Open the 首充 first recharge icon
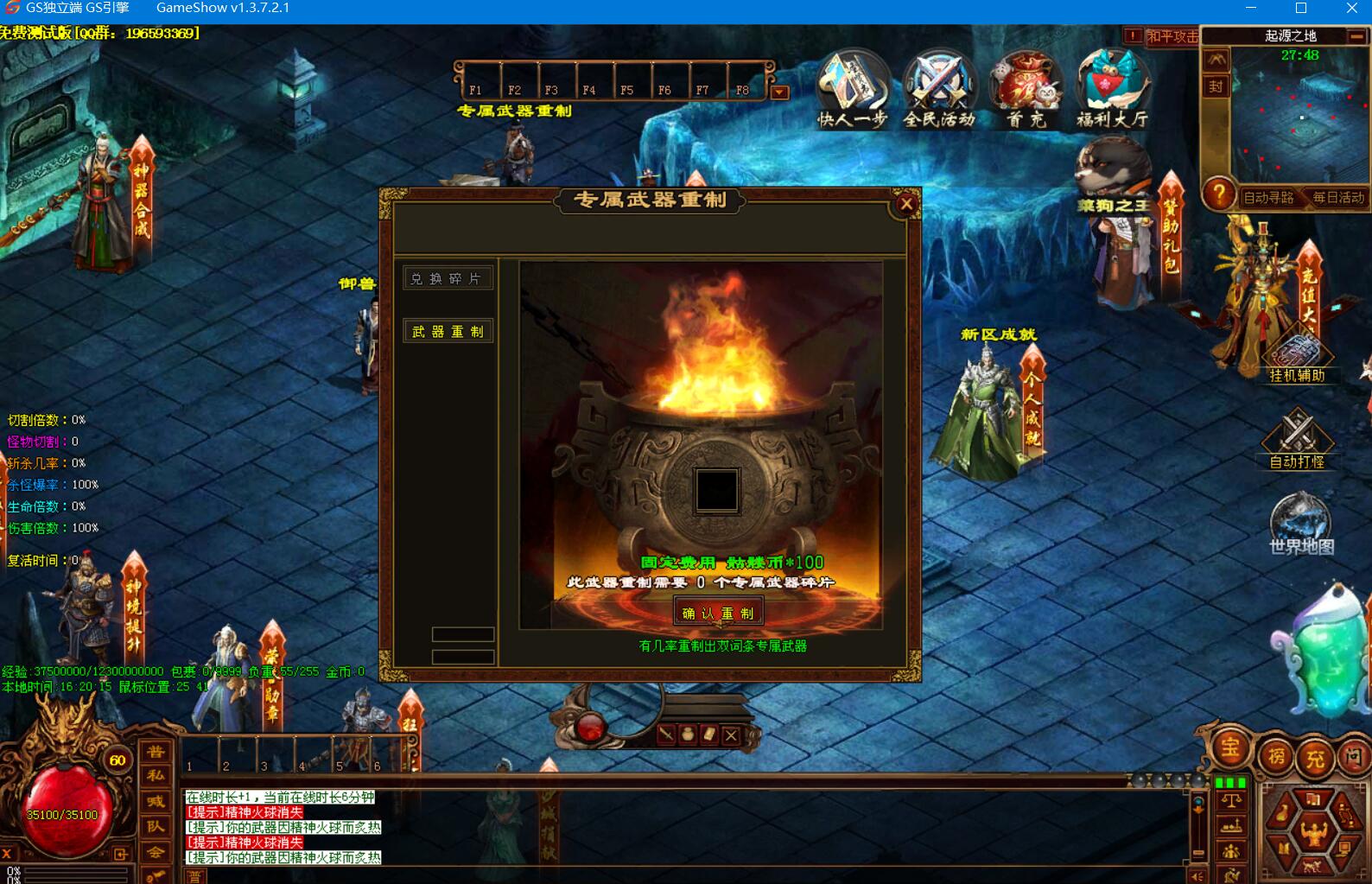The width and height of the screenshot is (1372, 884). [1026, 88]
